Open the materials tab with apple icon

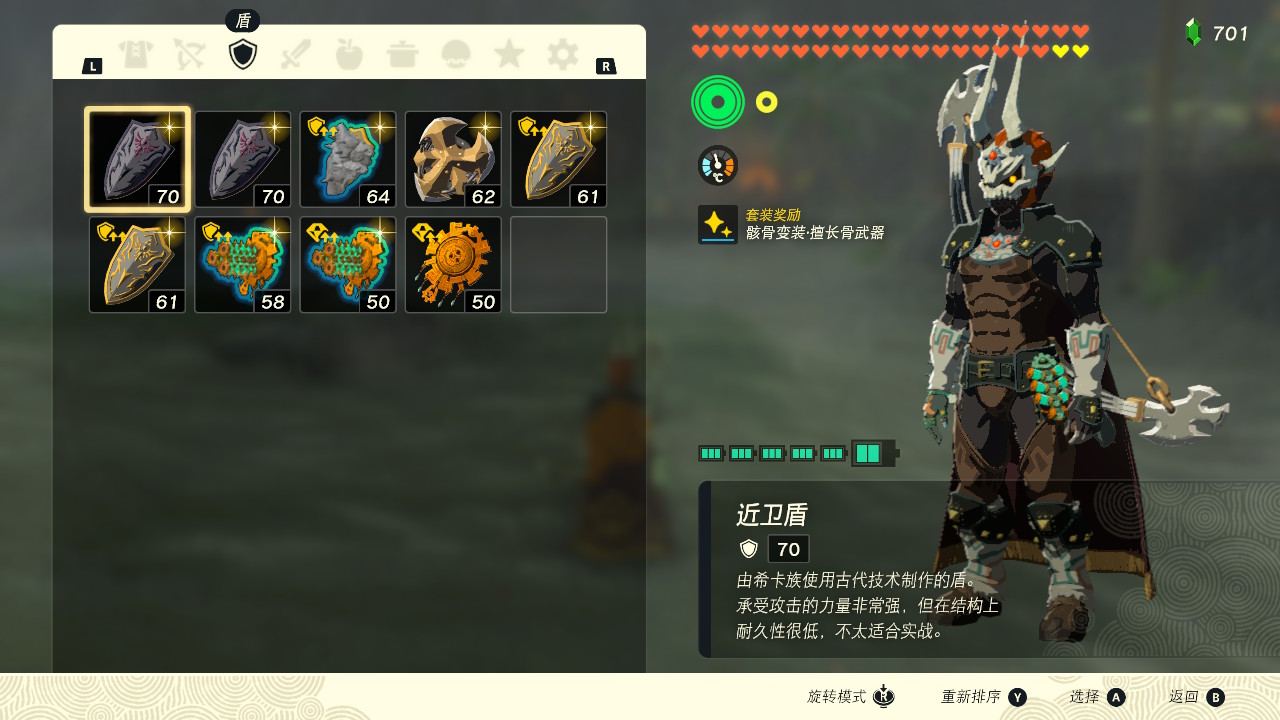click(x=349, y=54)
